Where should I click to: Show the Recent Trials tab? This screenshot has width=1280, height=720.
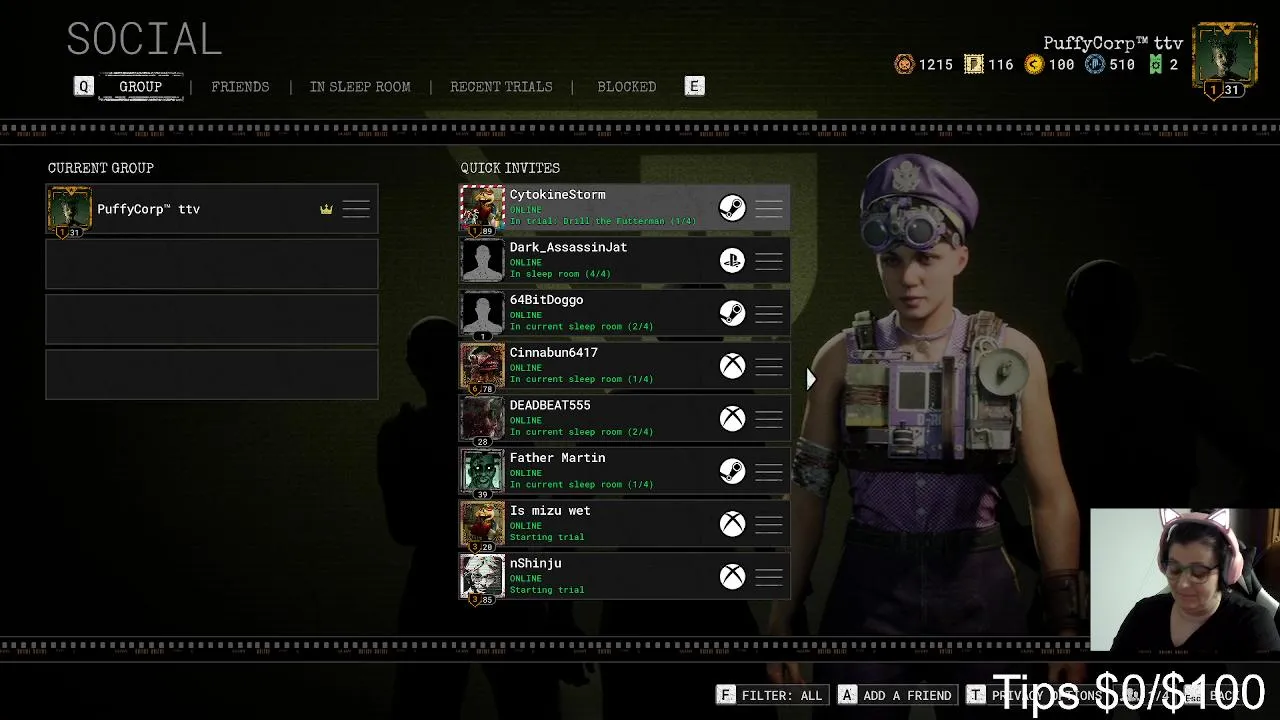click(x=501, y=87)
